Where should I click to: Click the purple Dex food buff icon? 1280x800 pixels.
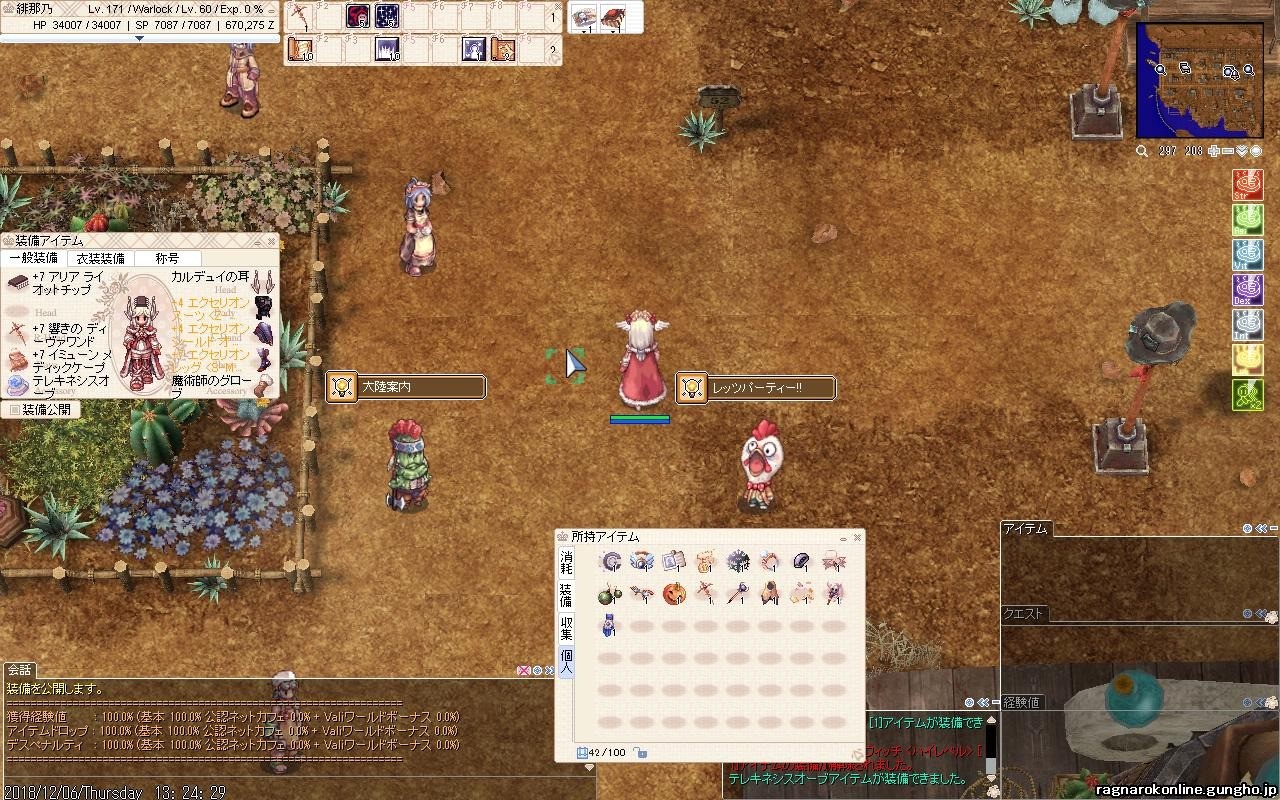1247,290
